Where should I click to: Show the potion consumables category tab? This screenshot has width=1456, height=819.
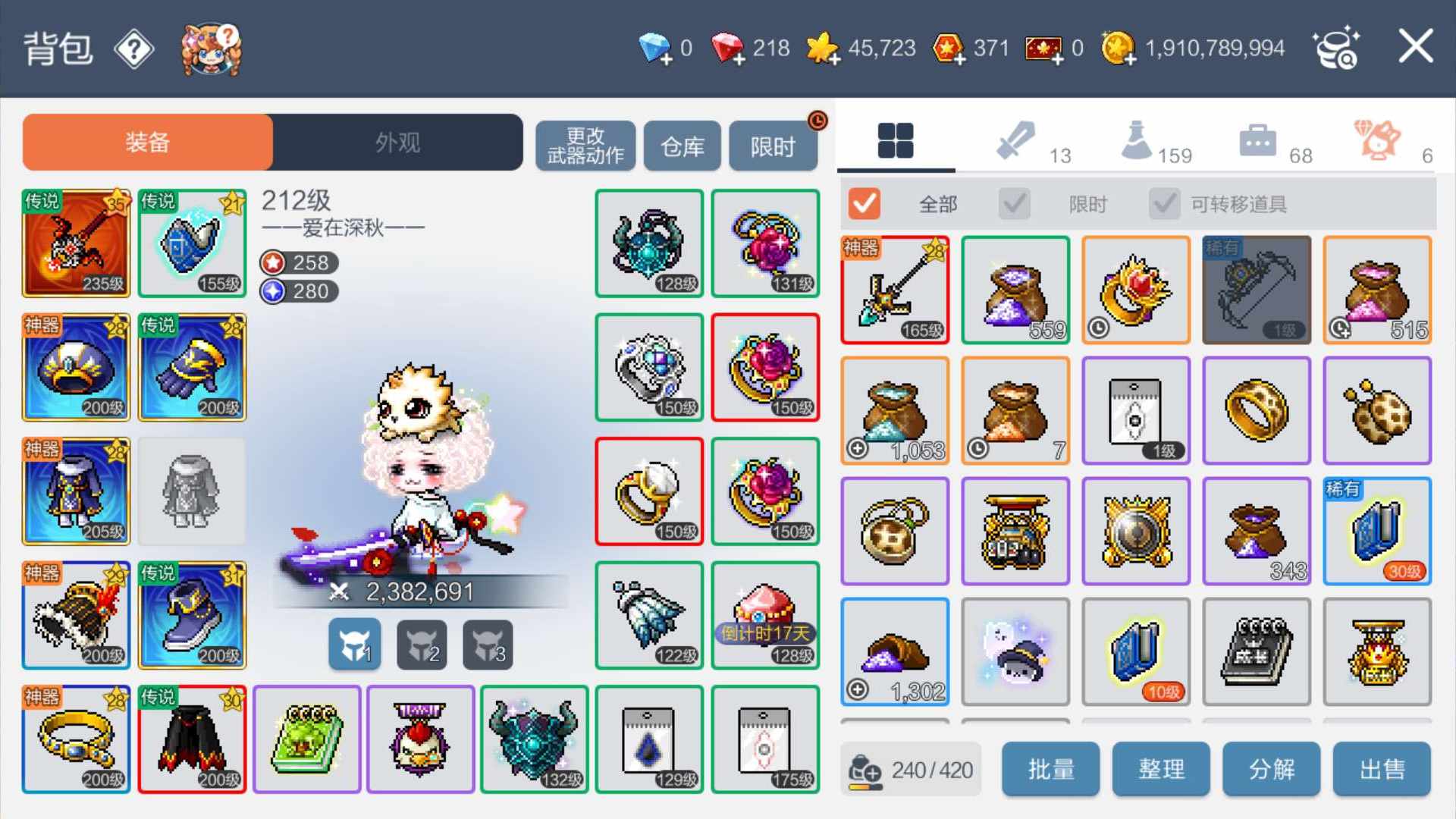pos(1137,141)
